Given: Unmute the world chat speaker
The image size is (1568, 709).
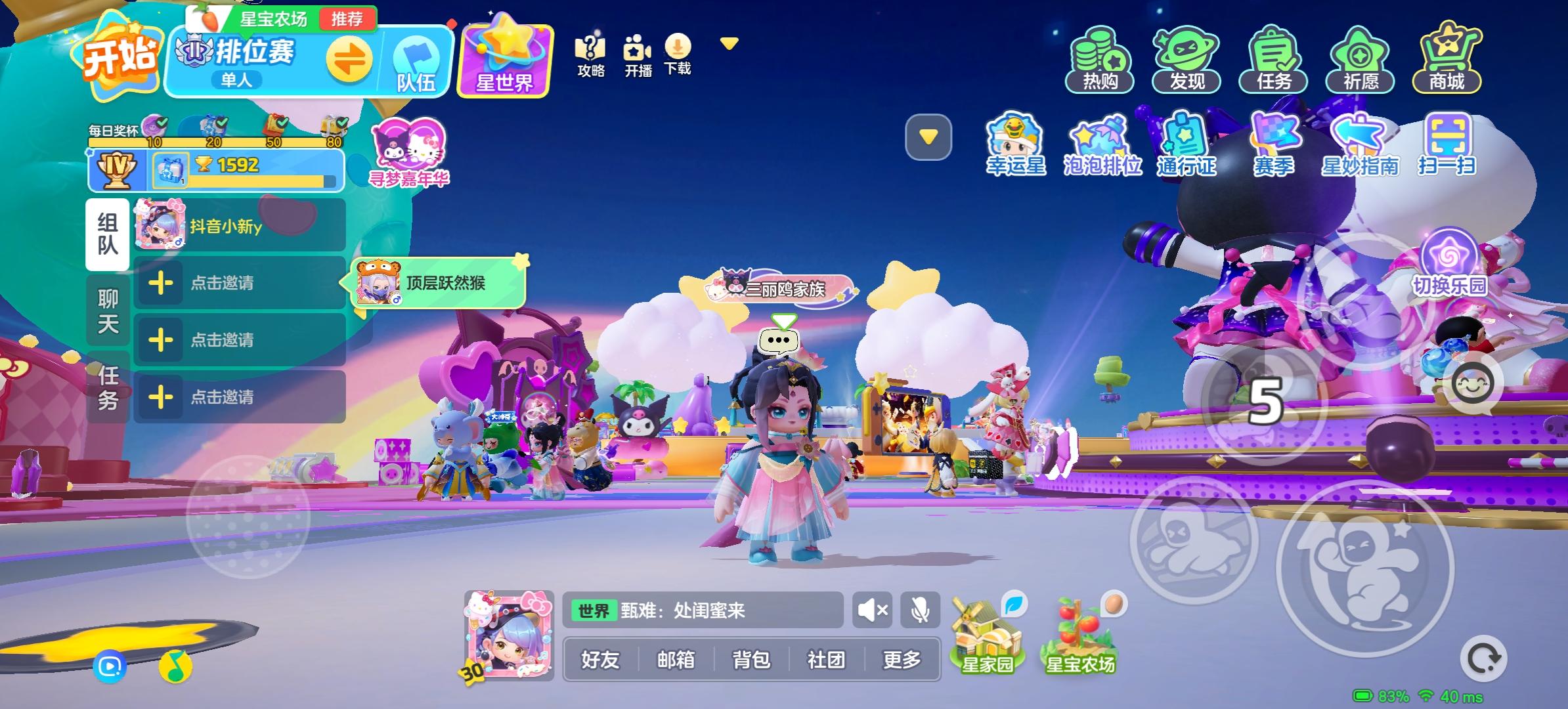Looking at the screenshot, I should pyautogui.click(x=872, y=609).
